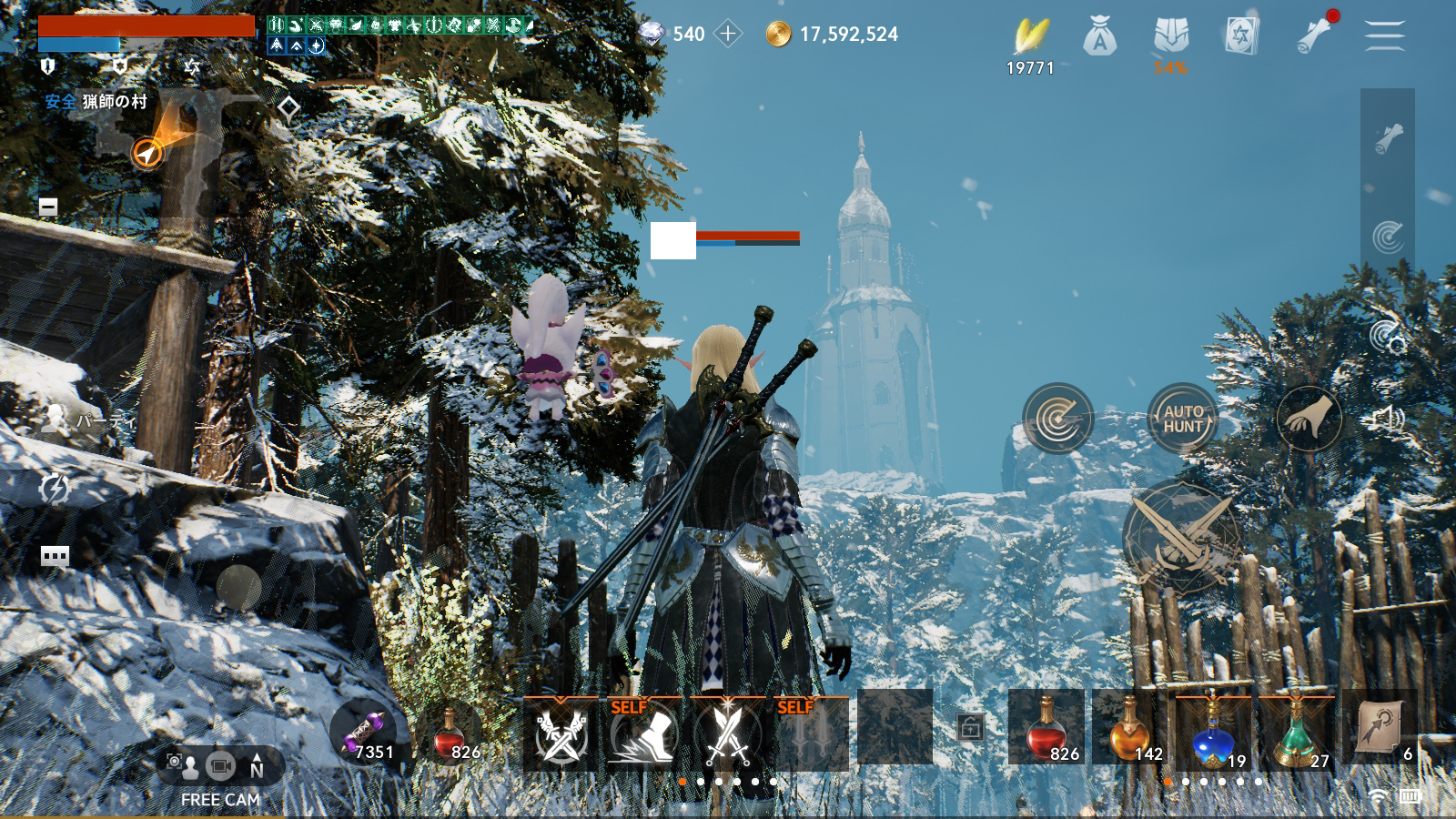This screenshot has width=1456, height=819.
Task: Tap the grabbing hand interact button
Action: click(1309, 419)
